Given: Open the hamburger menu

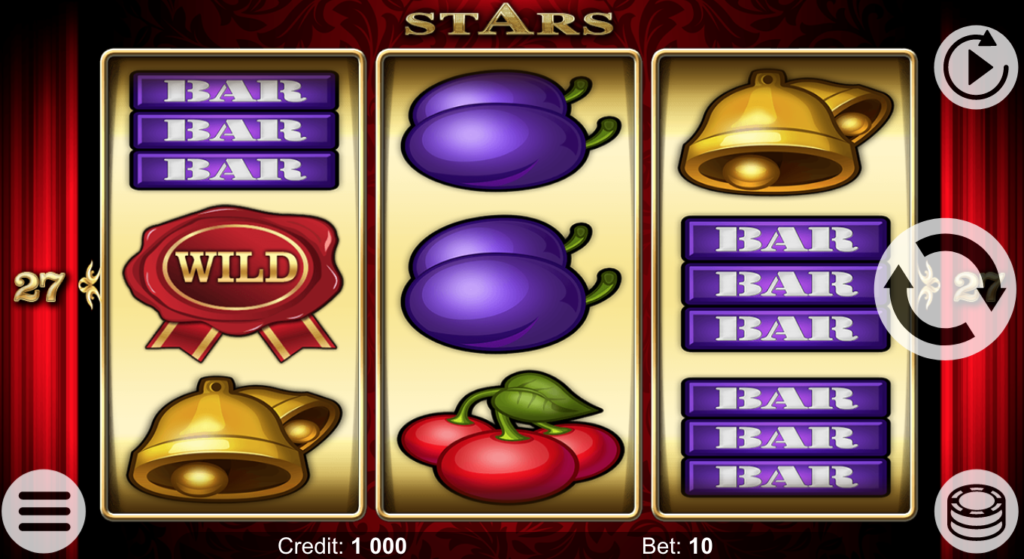Looking at the screenshot, I should coord(44,512).
